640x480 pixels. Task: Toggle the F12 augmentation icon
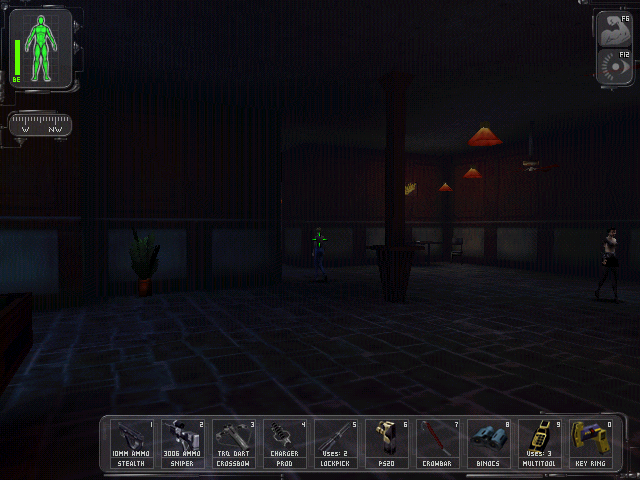click(613, 66)
